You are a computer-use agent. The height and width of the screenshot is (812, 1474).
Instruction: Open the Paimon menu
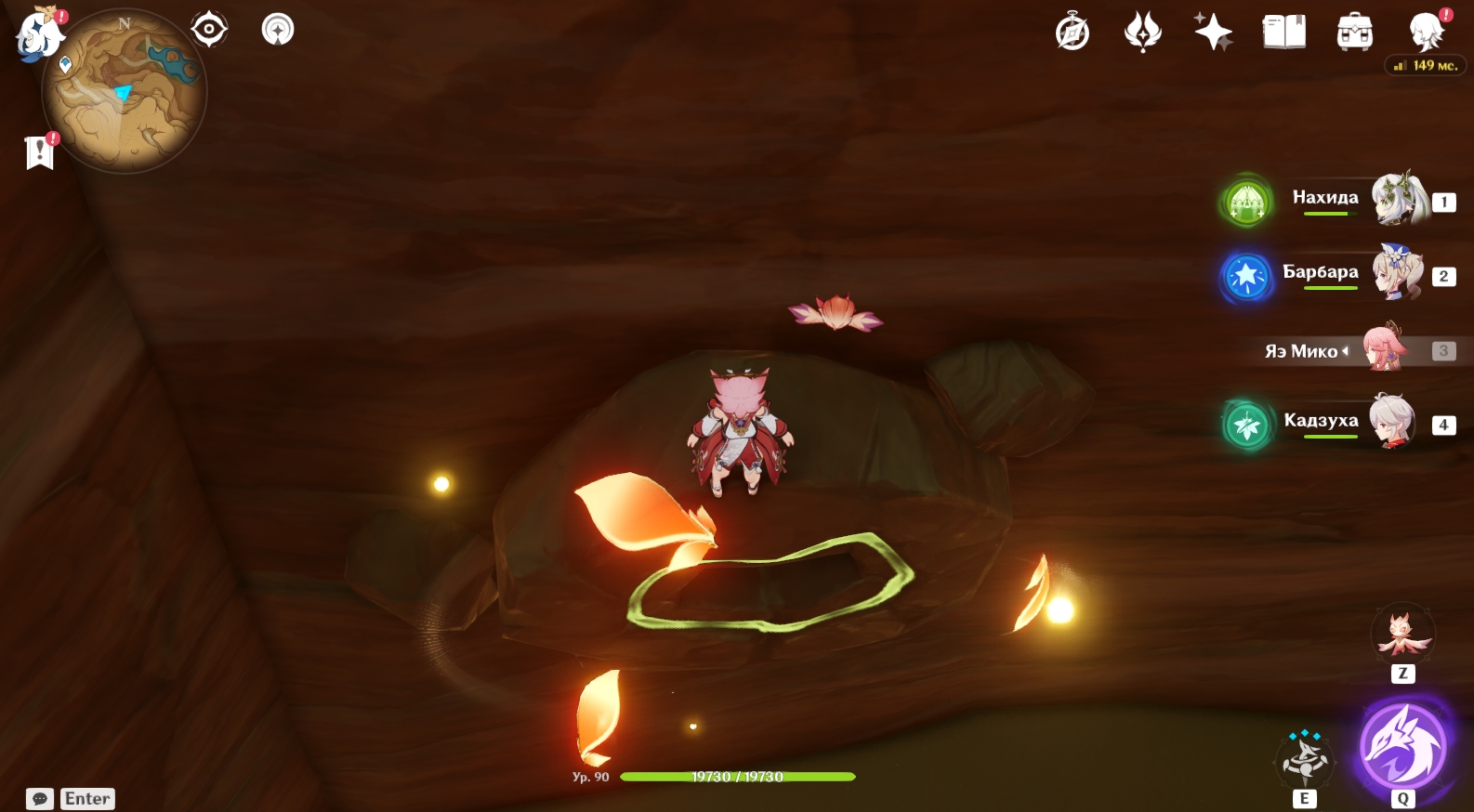pos(37,34)
